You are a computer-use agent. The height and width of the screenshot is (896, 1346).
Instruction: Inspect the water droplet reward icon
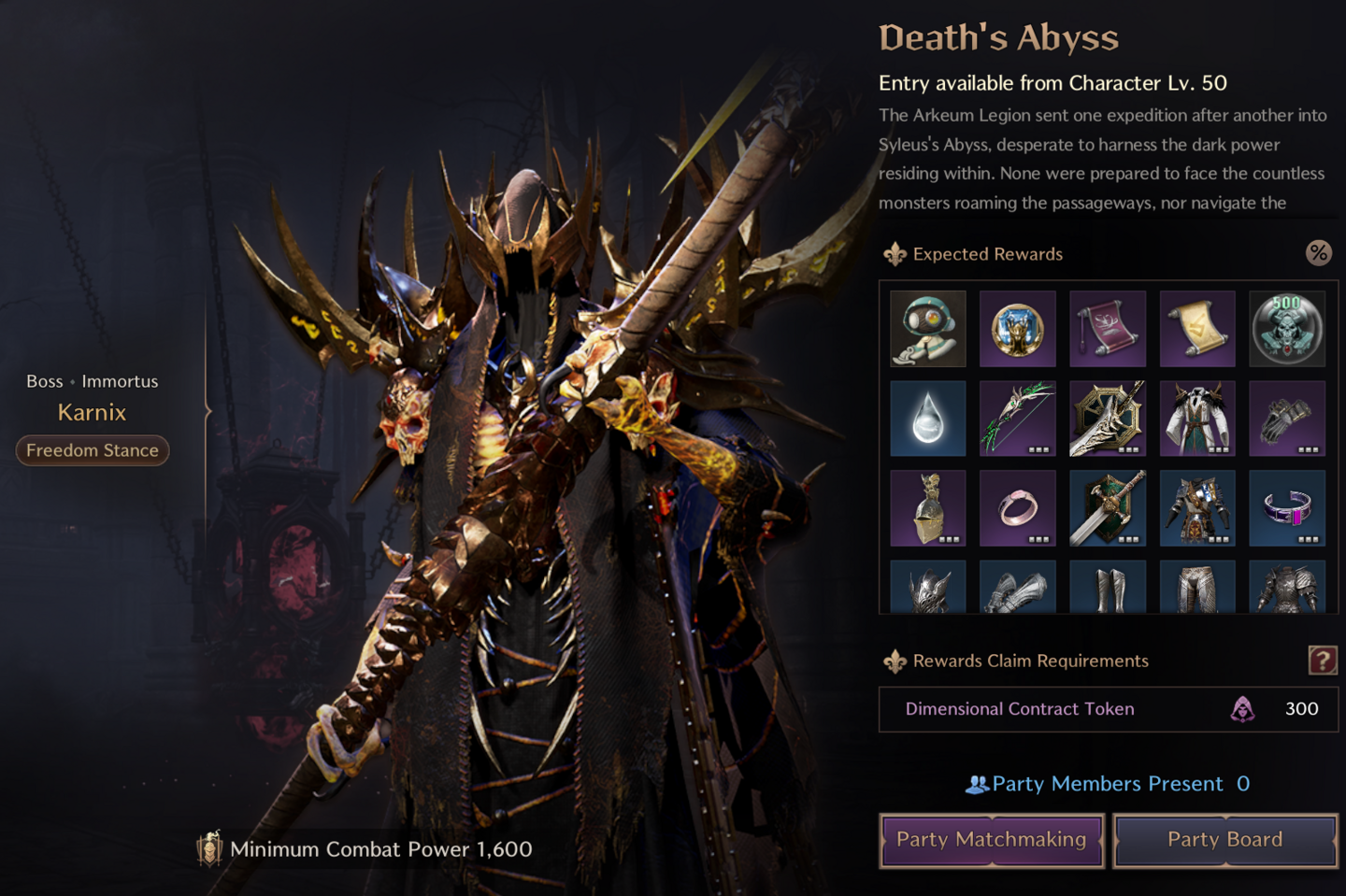tap(928, 419)
